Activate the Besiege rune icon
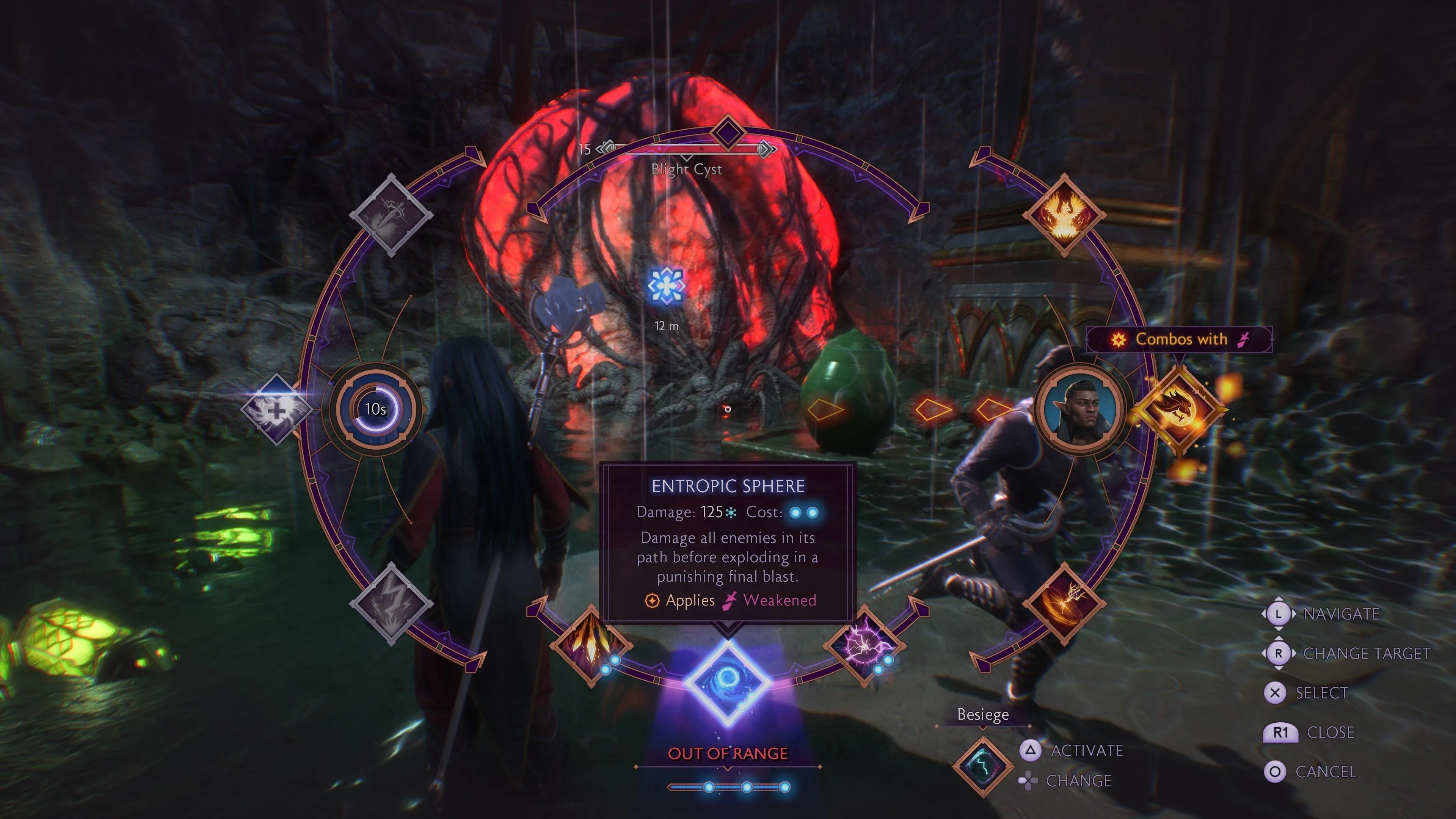The width and height of the screenshot is (1456, 819). coord(983,766)
